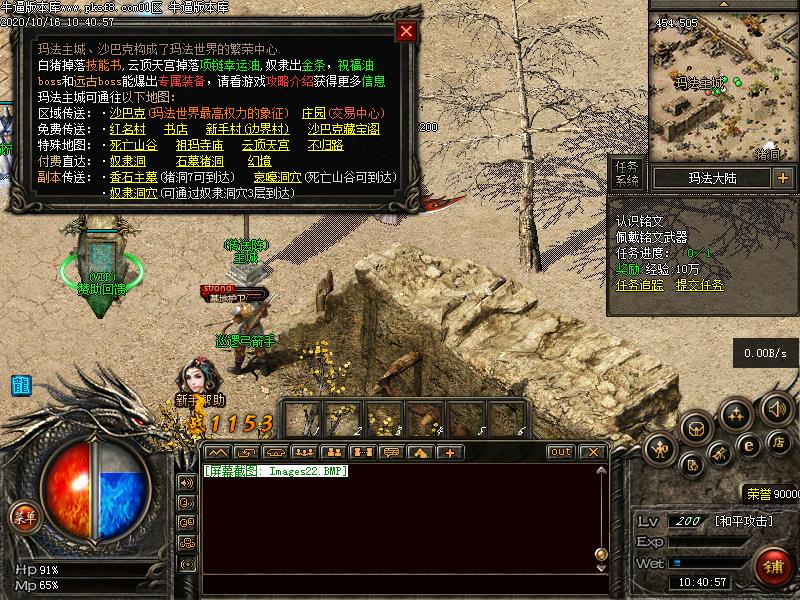Open the round 店 store icon

[x=779, y=441]
